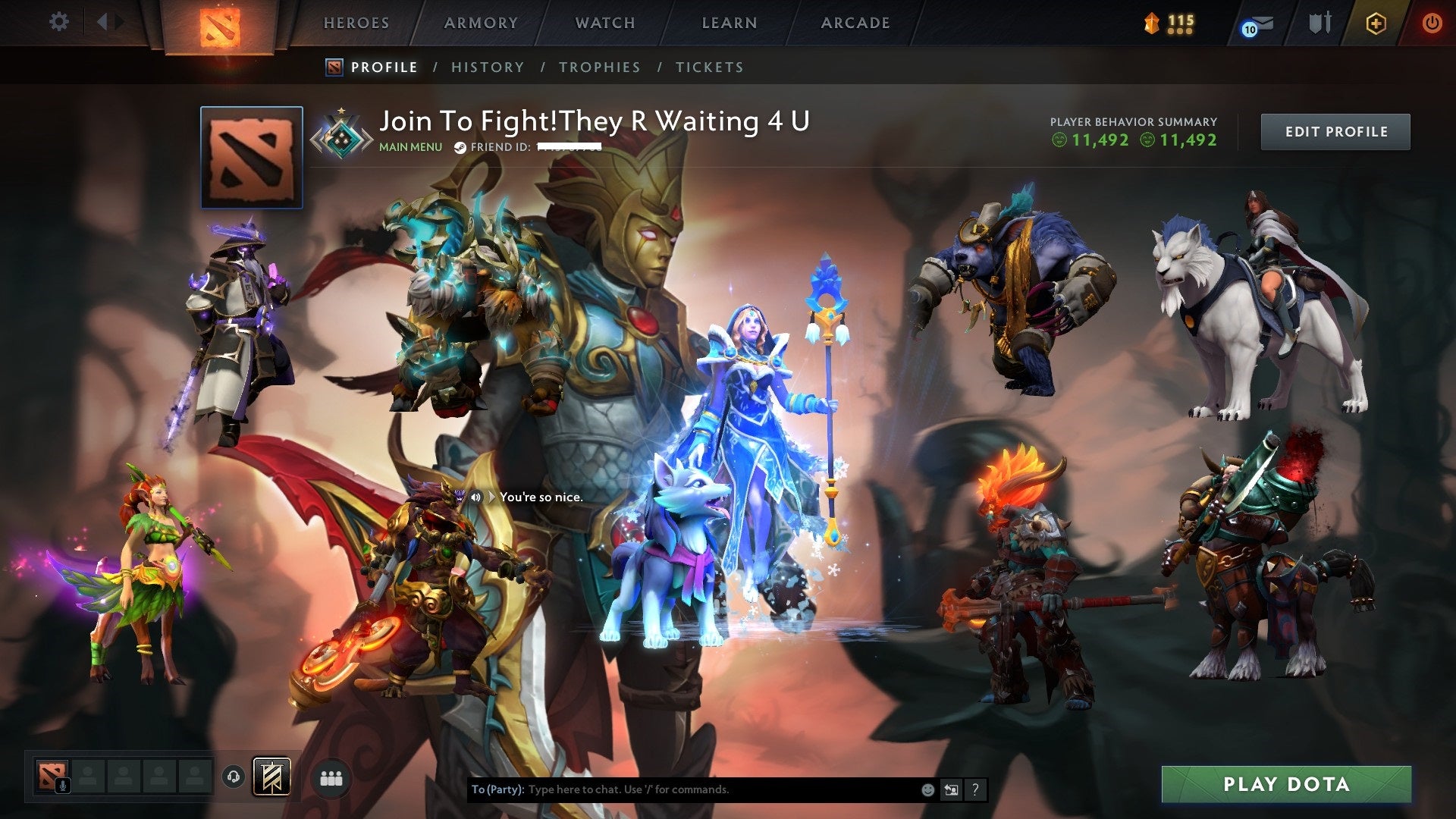Click the party chat input field
The width and height of the screenshot is (1456, 819).
(682, 789)
